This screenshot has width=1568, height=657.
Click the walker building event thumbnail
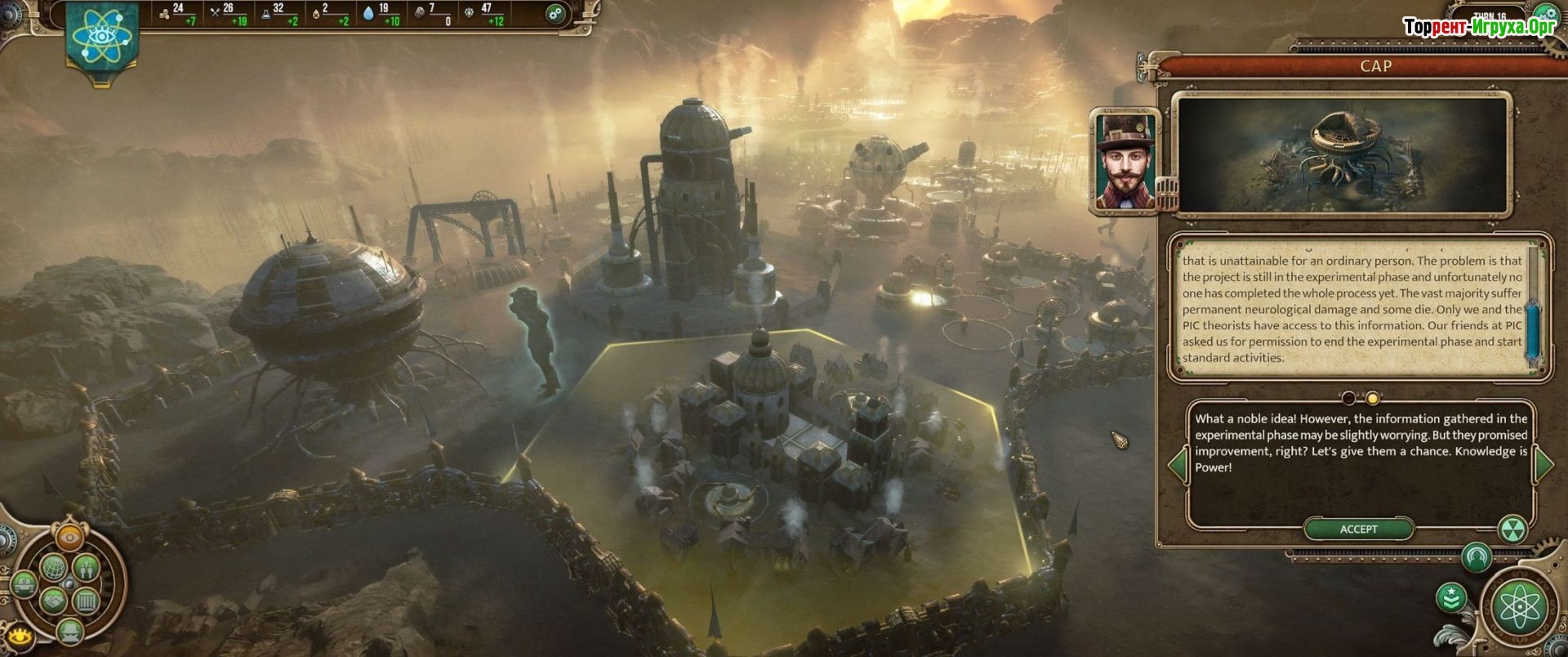(x=1339, y=155)
